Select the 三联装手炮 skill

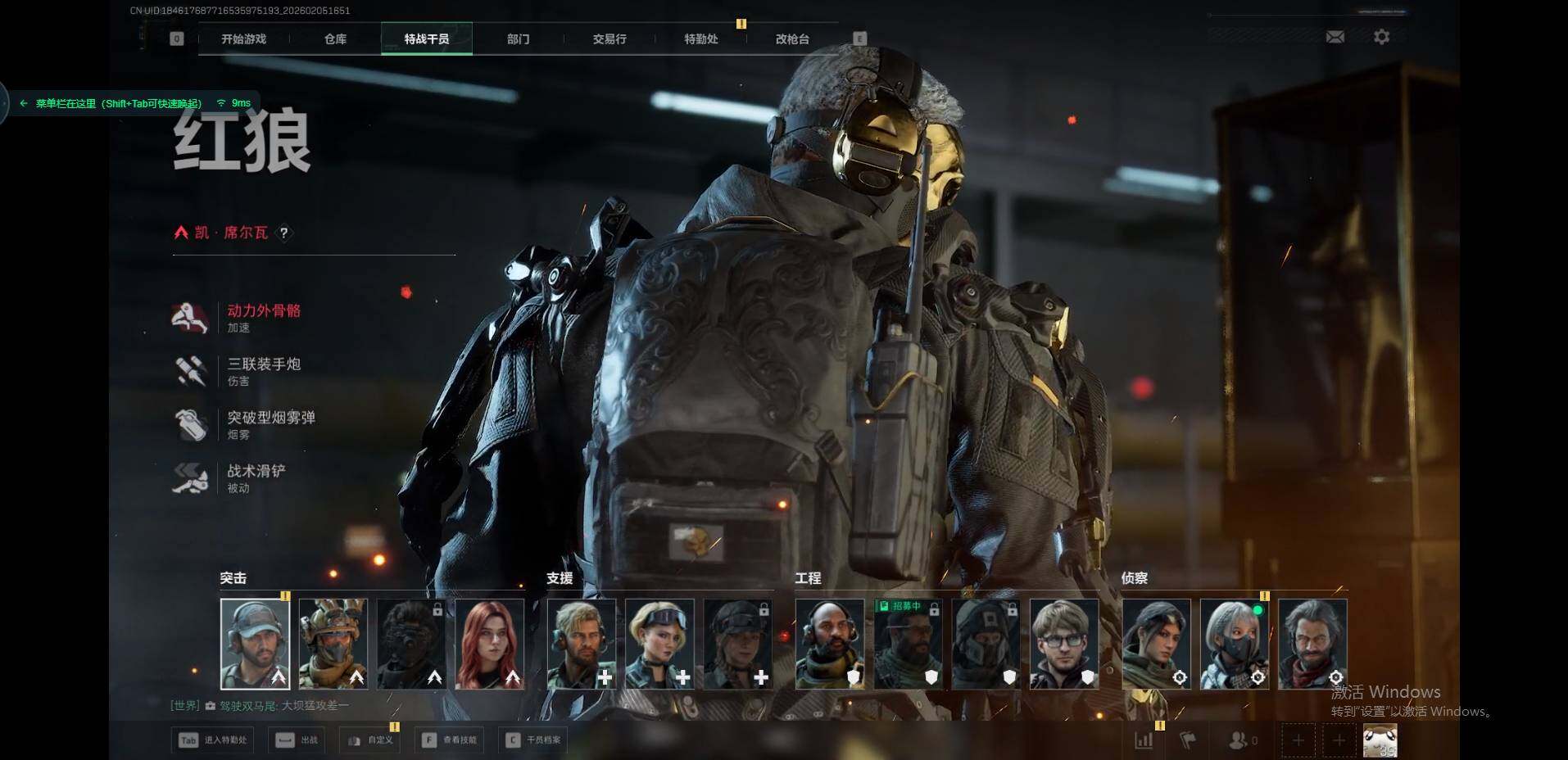coord(263,364)
